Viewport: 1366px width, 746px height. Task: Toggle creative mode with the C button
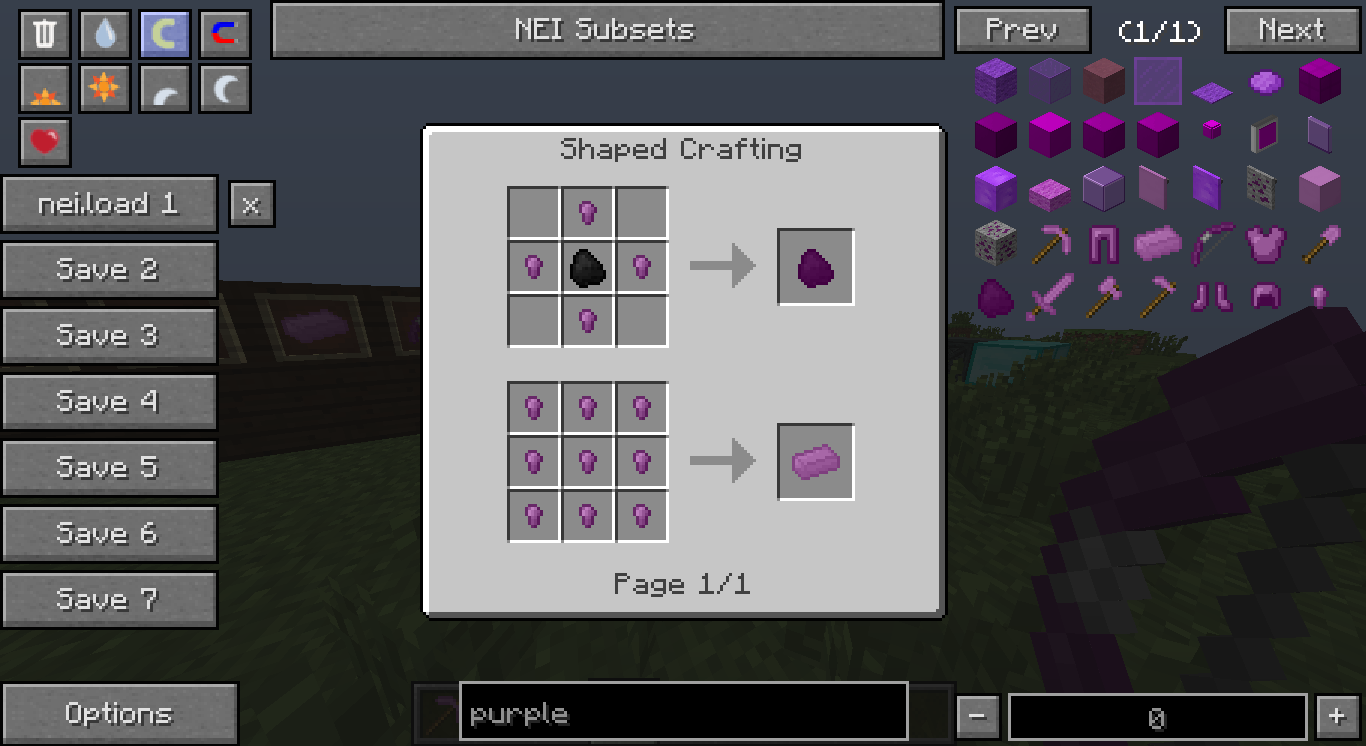[163, 33]
